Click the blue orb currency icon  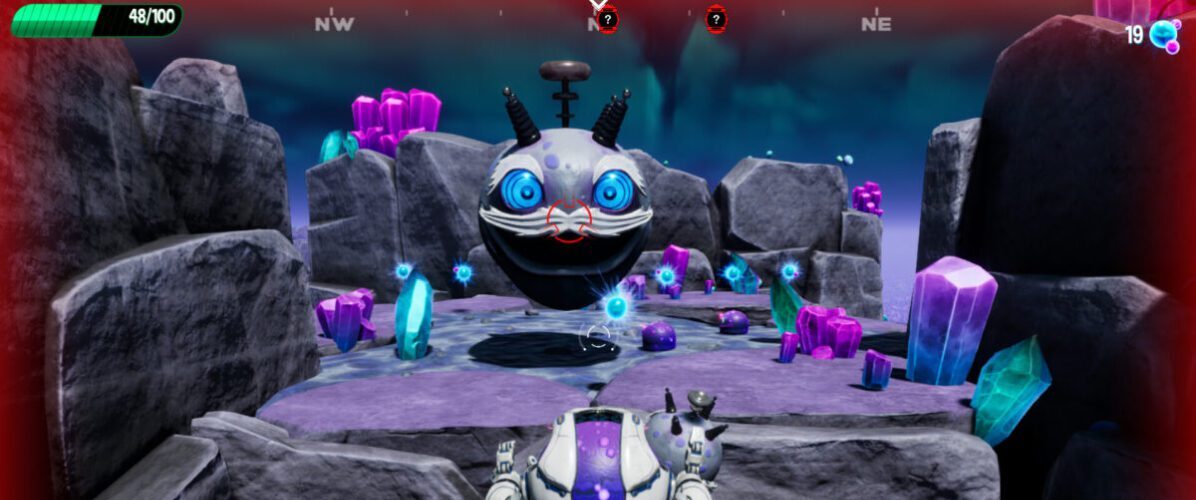[x=1163, y=35]
